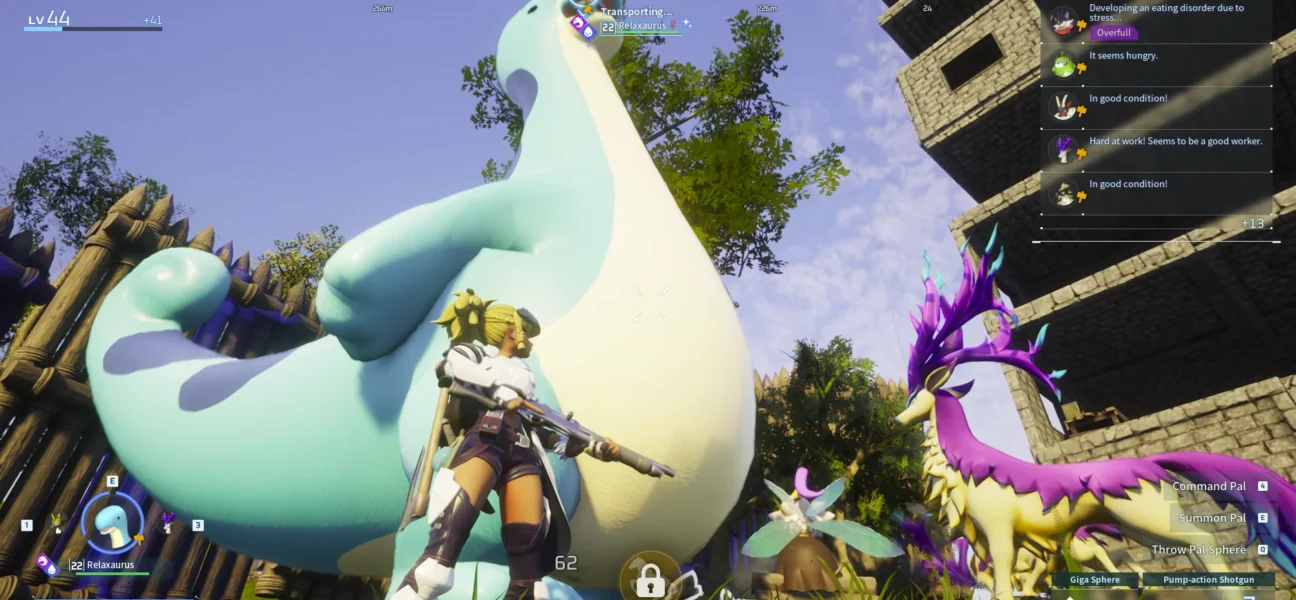Viewport: 1296px width, 600px height.
Task: Click the padlock icon at the bottom
Action: [650, 578]
